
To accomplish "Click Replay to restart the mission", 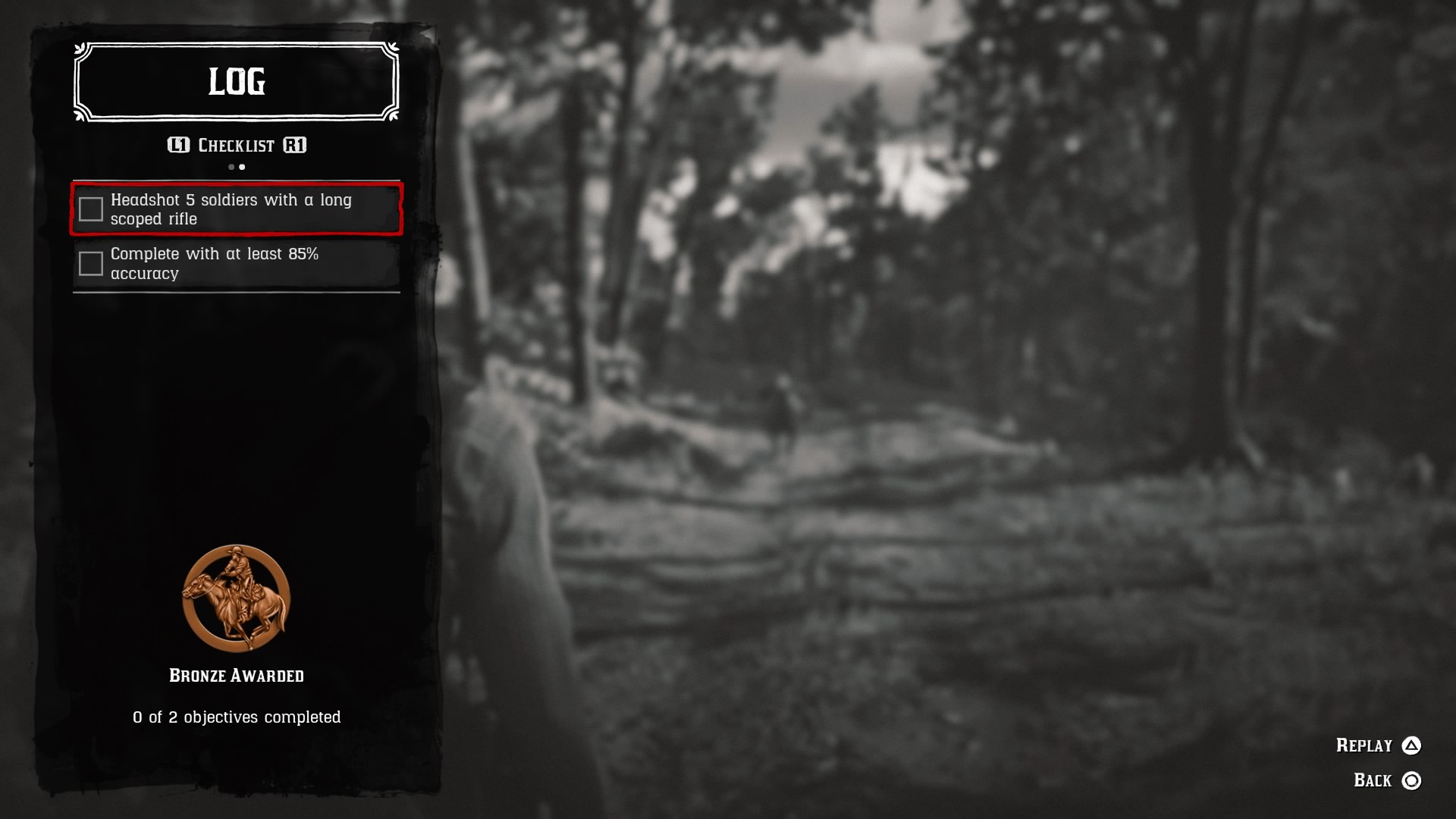I will [1365, 745].
